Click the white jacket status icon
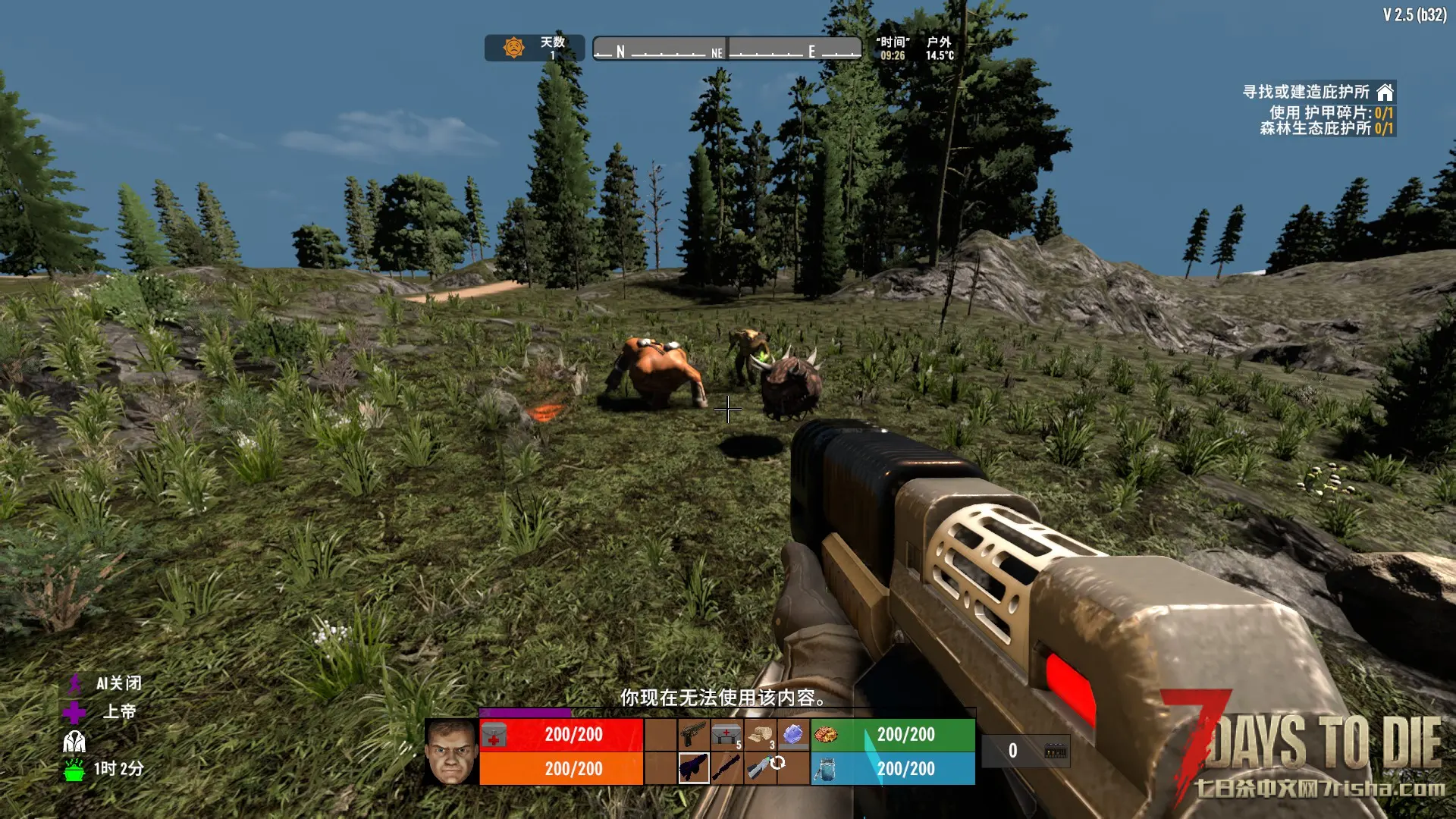1456x819 pixels. [x=74, y=741]
